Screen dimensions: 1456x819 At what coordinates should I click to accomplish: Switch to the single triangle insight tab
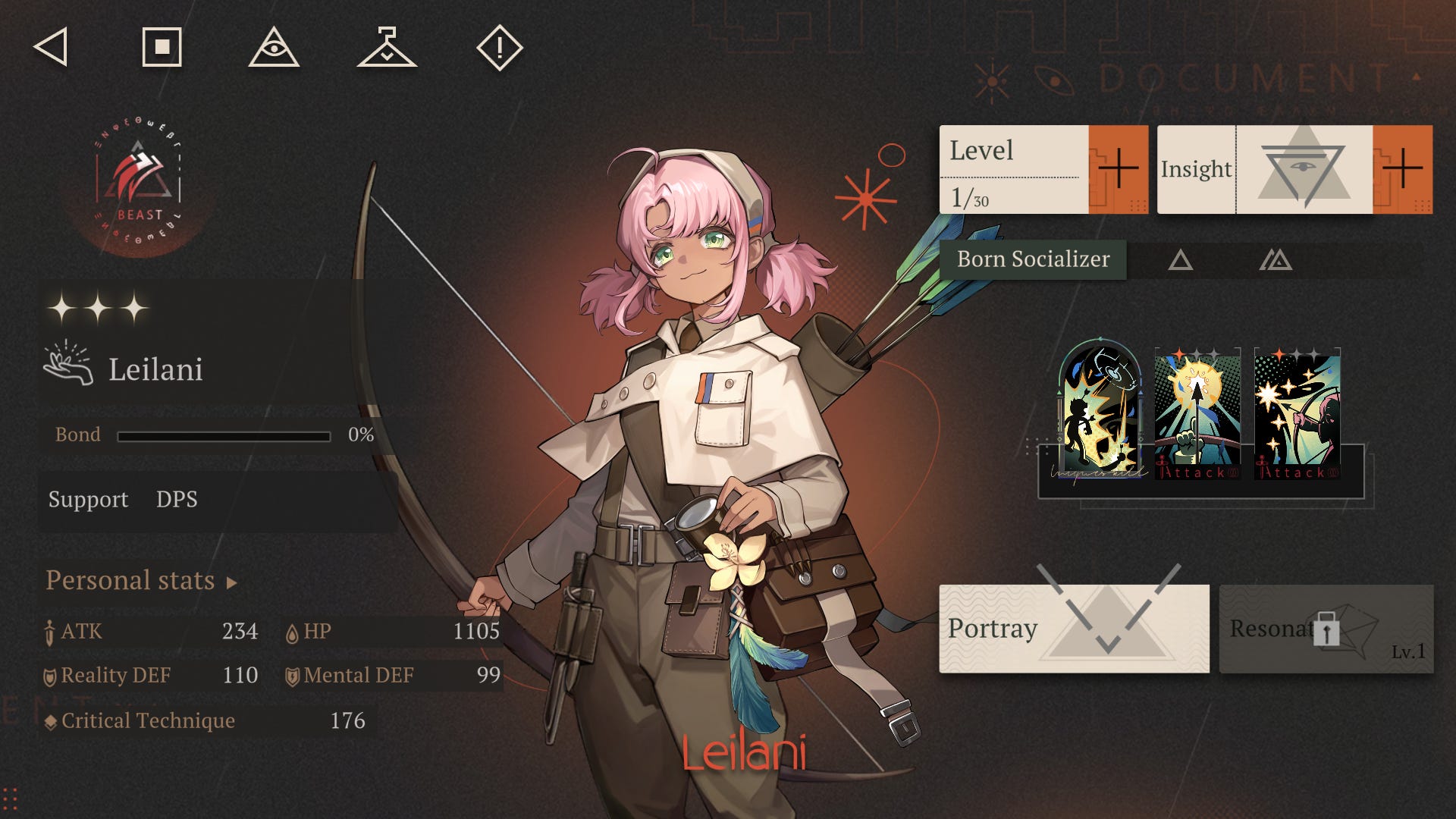(1180, 261)
